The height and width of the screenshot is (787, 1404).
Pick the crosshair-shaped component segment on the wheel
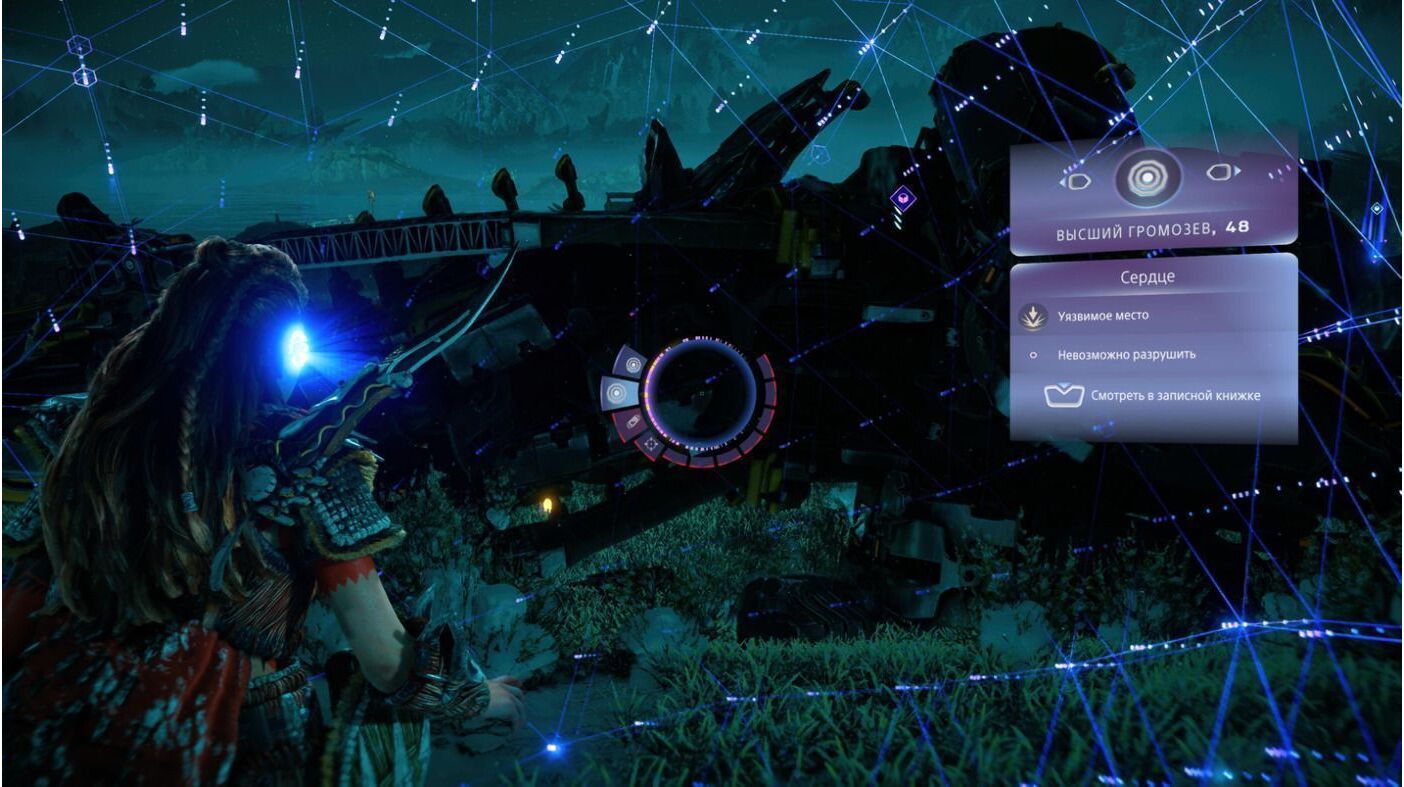[651, 442]
